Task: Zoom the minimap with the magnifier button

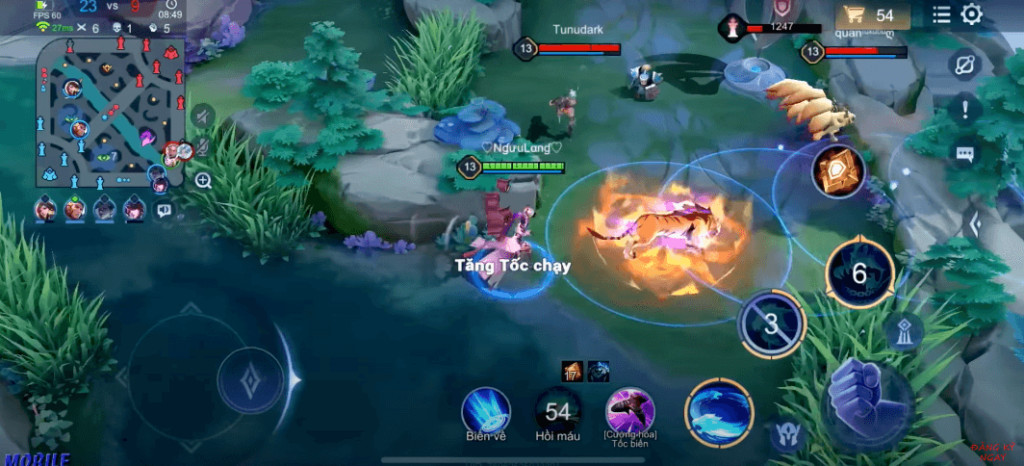Action: coord(203,181)
